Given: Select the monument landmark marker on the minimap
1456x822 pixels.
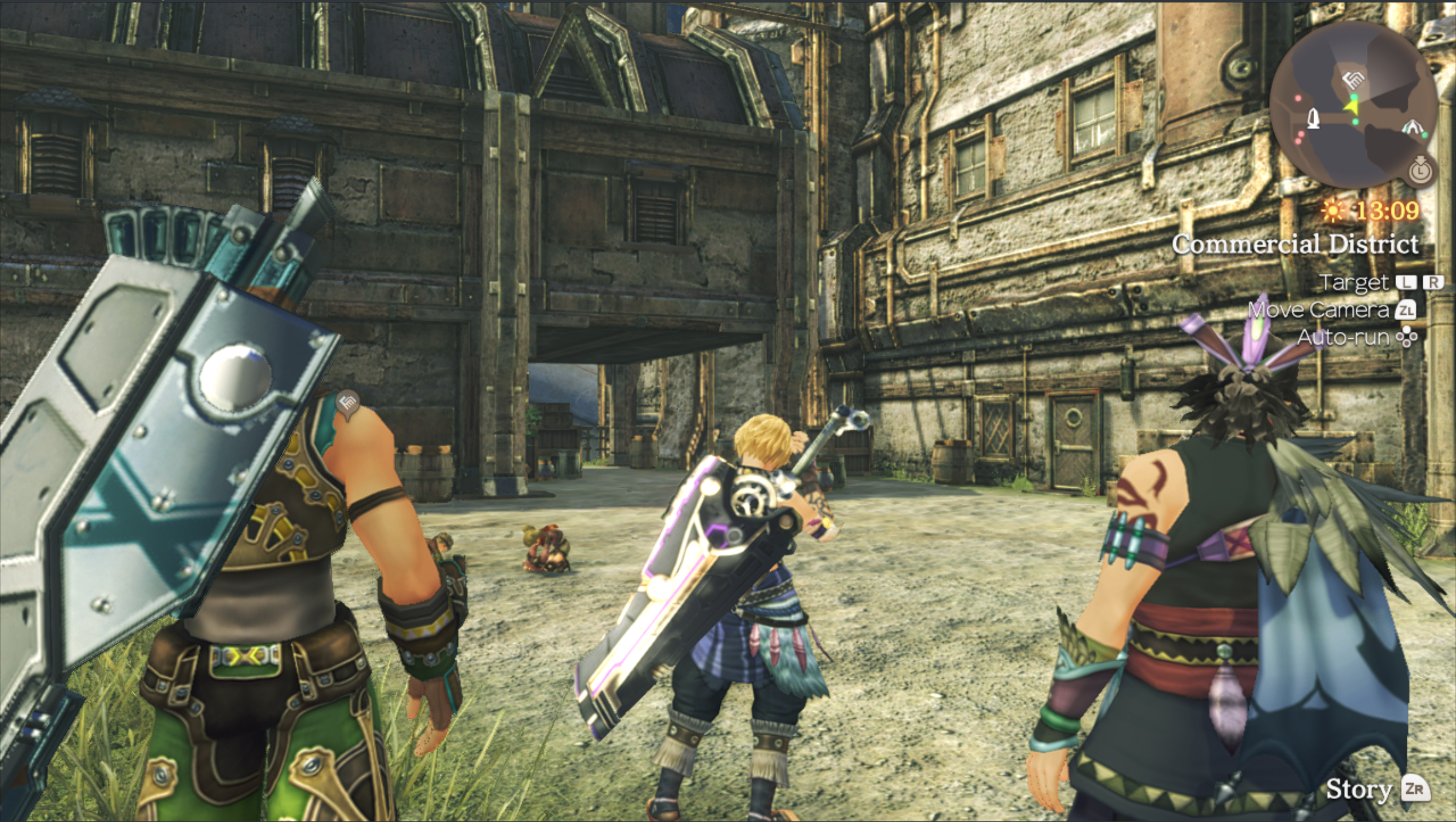Looking at the screenshot, I should [1314, 118].
